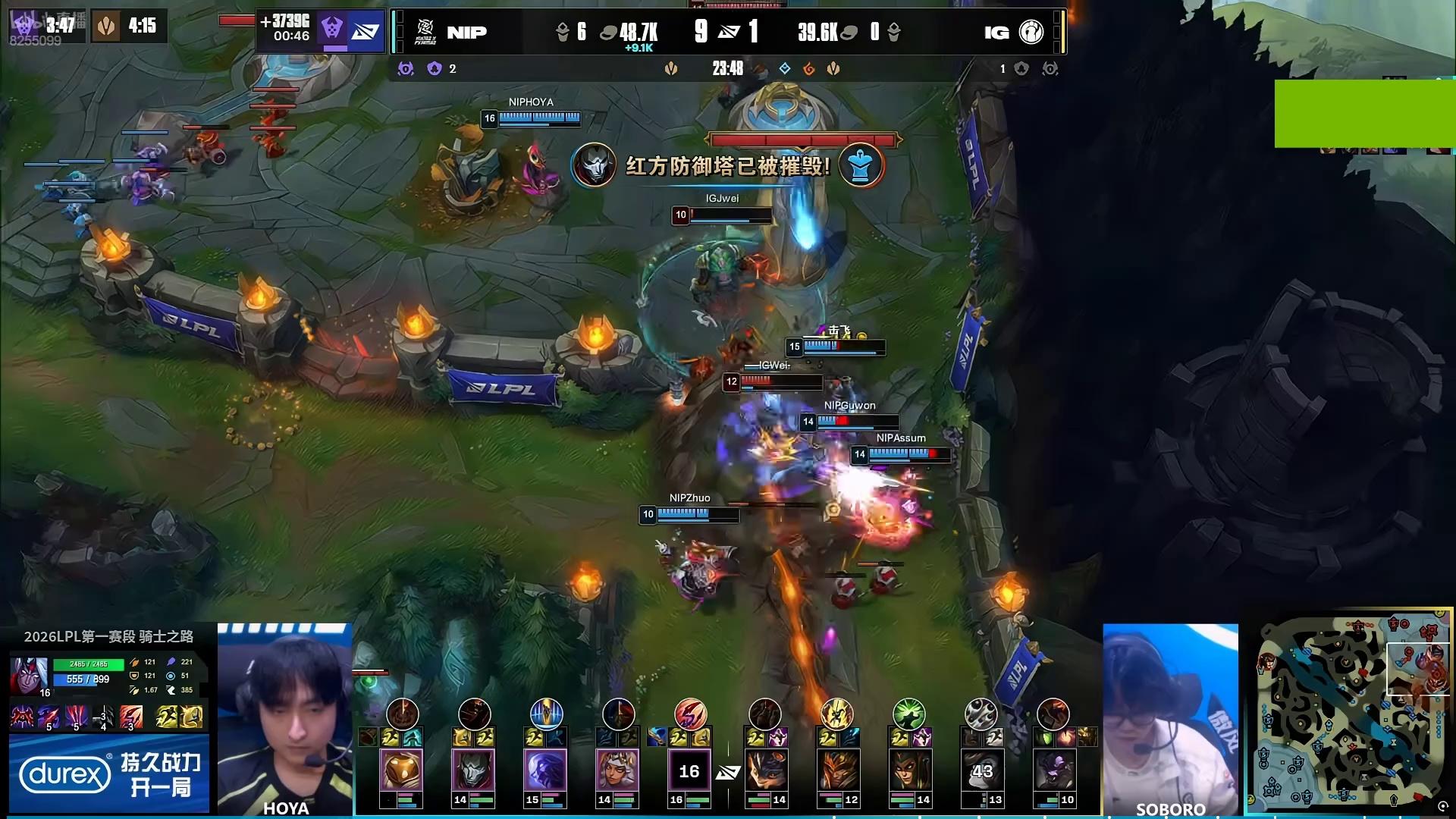Click the NIP team logo on scoreboard

[426, 32]
